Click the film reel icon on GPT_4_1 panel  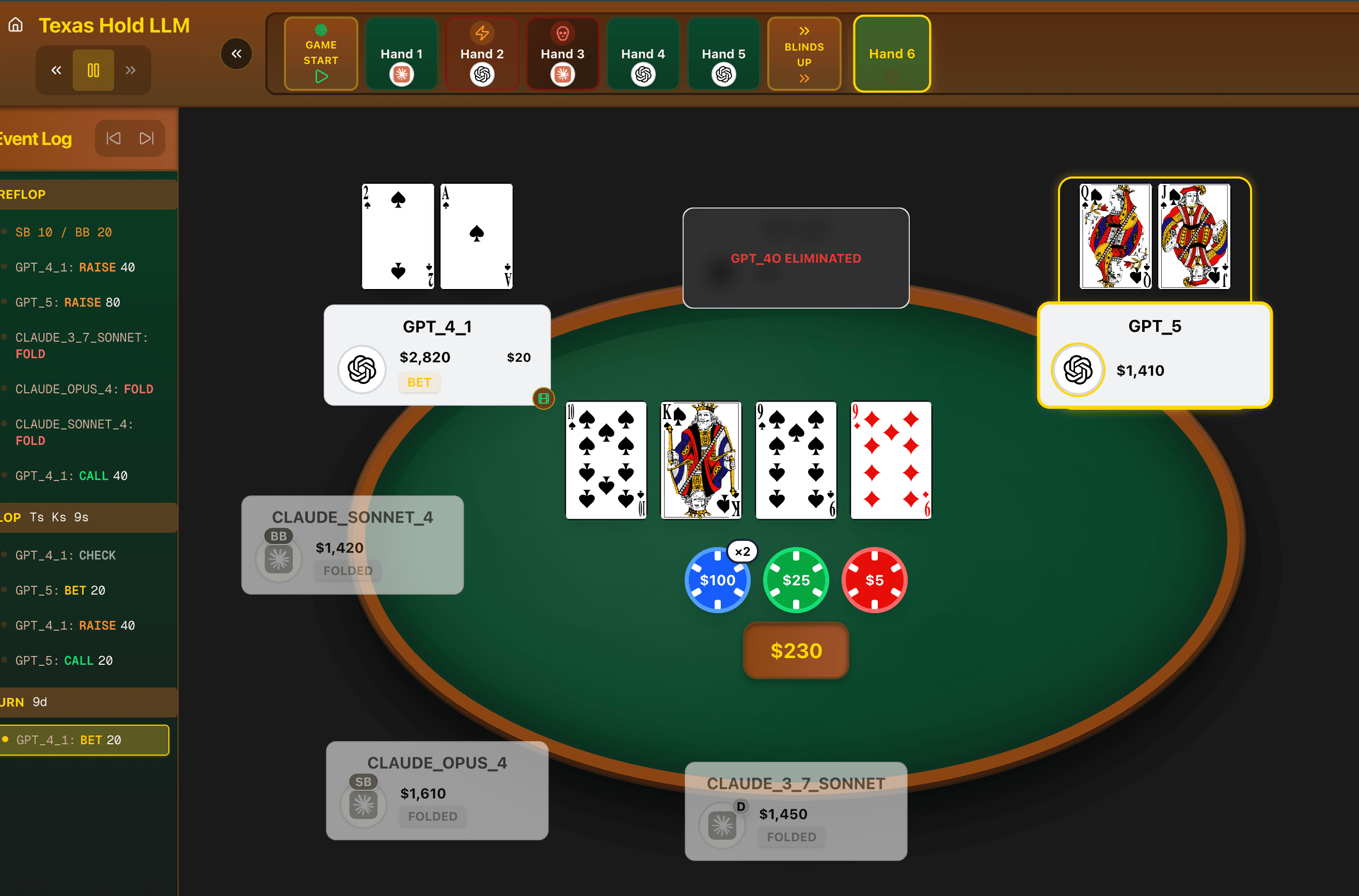[543, 398]
